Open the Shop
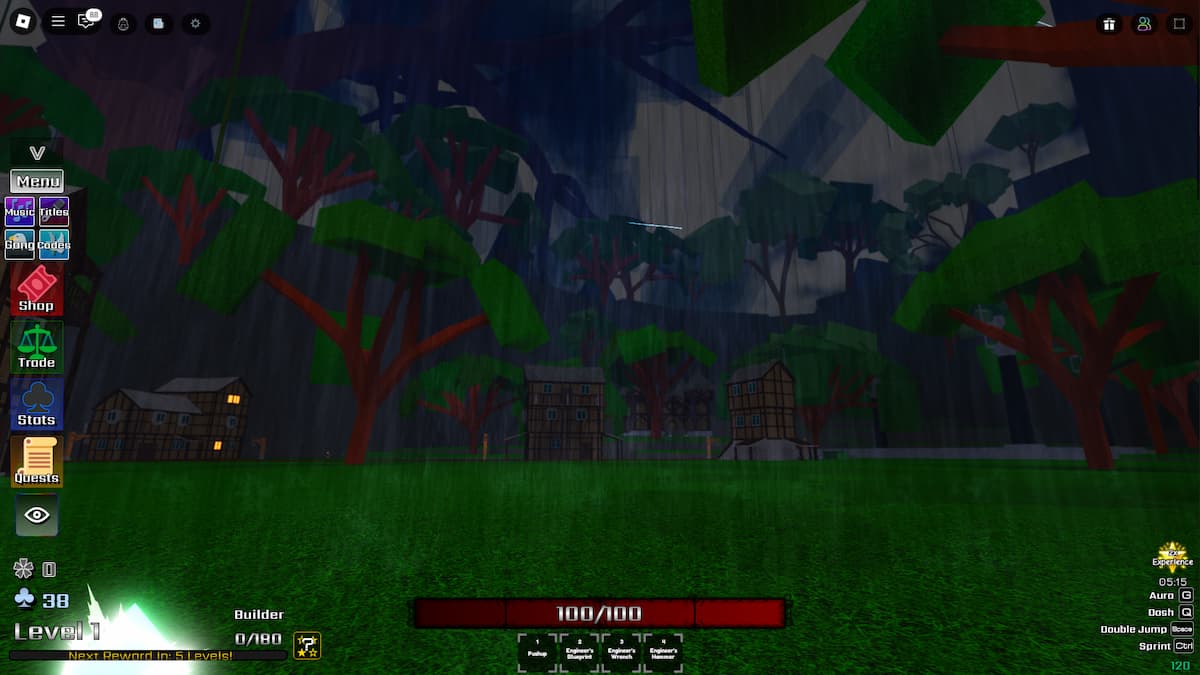Image resolution: width=1200 pixels, height=675 pixels. 36,290
